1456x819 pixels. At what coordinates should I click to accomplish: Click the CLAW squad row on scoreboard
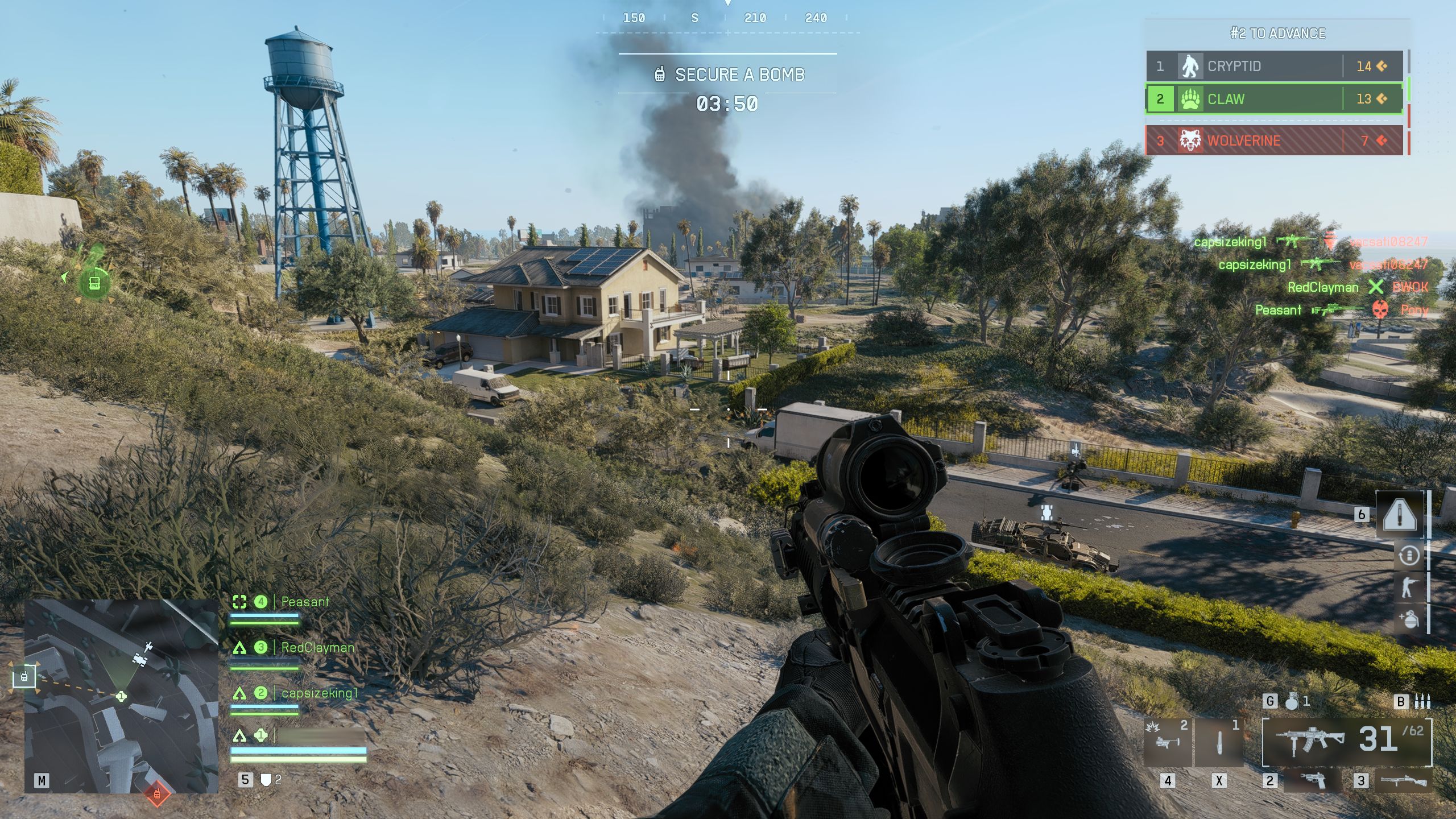point(1274,99)
